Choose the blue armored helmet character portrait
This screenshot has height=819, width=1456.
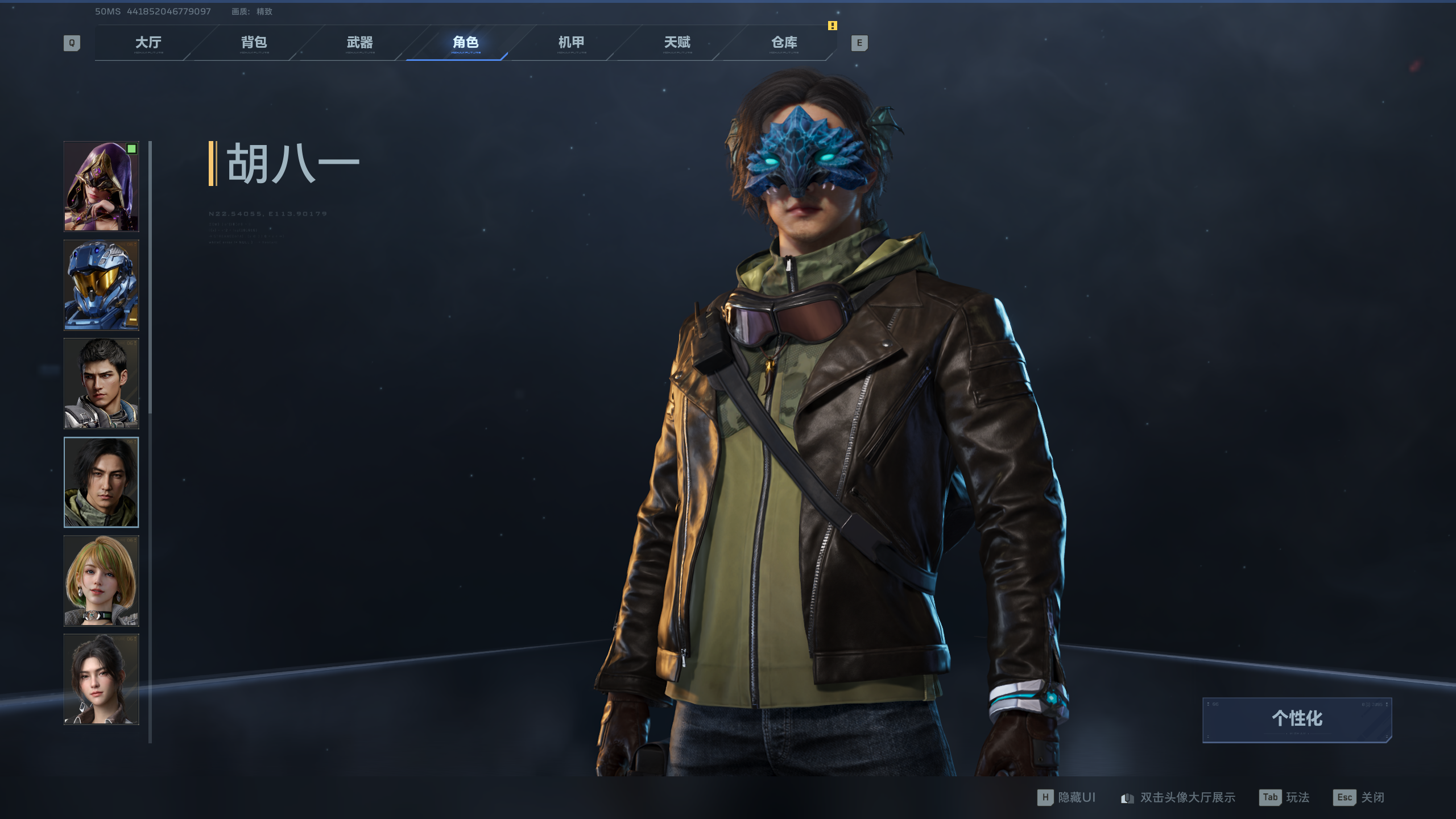click(101, 285)
